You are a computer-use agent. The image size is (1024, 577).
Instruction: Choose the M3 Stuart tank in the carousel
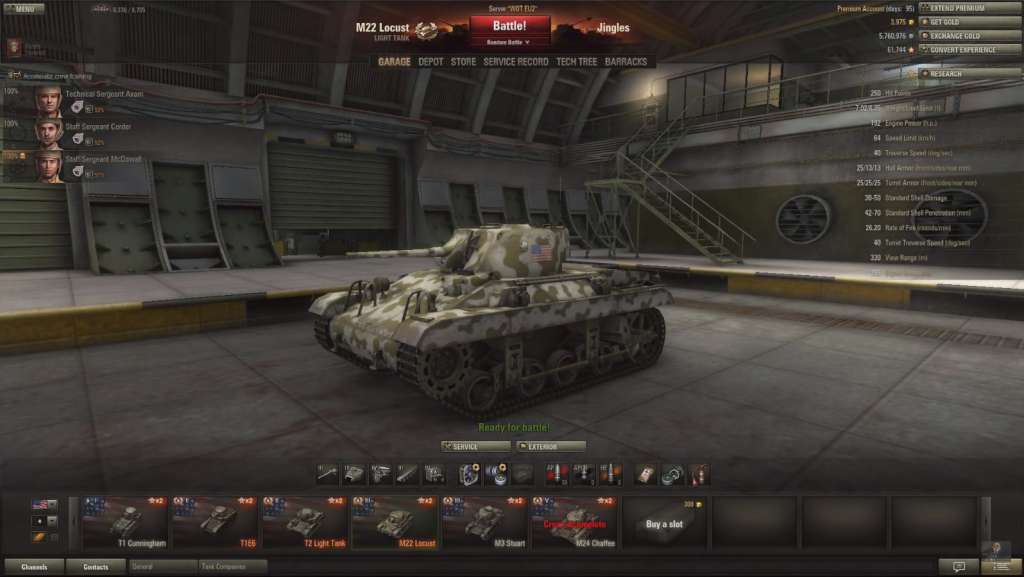(484, 522)
